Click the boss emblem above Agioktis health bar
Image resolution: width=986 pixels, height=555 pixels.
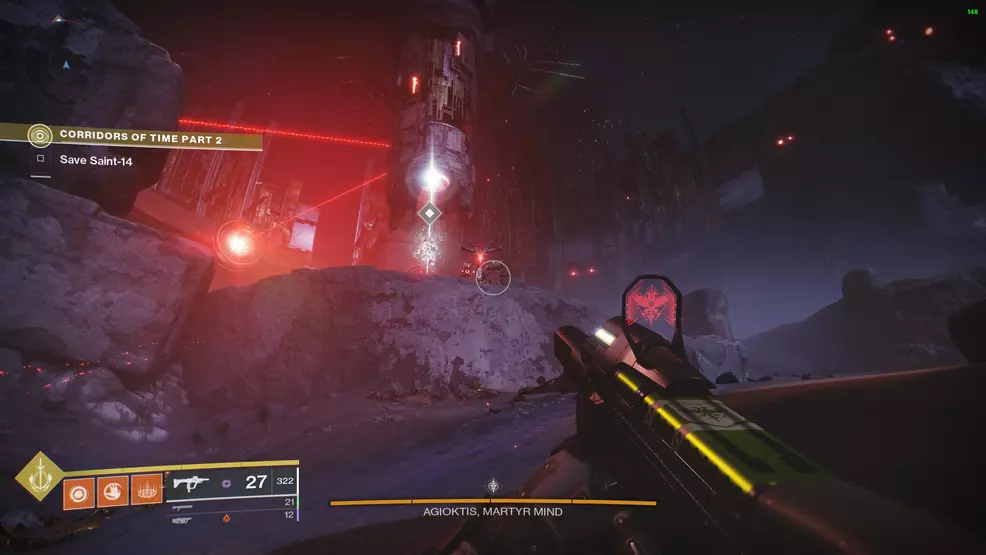click(x=493, y=486)
